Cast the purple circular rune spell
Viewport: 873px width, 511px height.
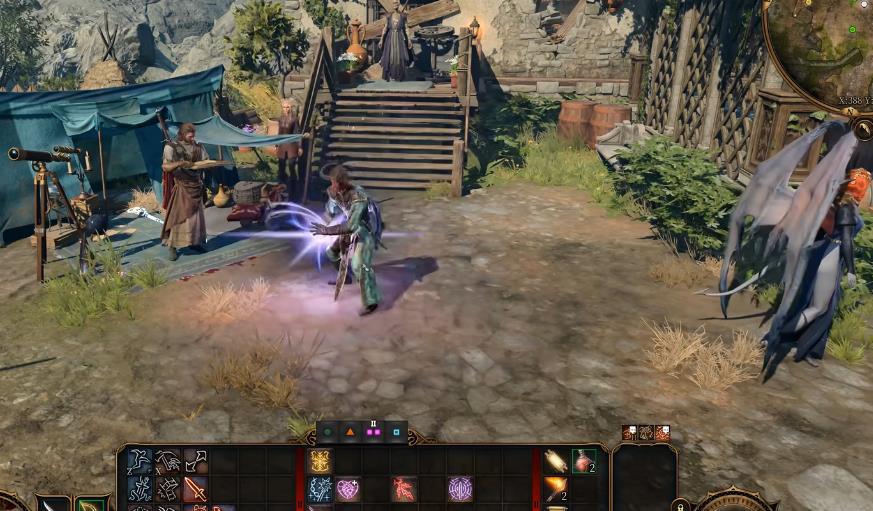(x=460, y=489)
